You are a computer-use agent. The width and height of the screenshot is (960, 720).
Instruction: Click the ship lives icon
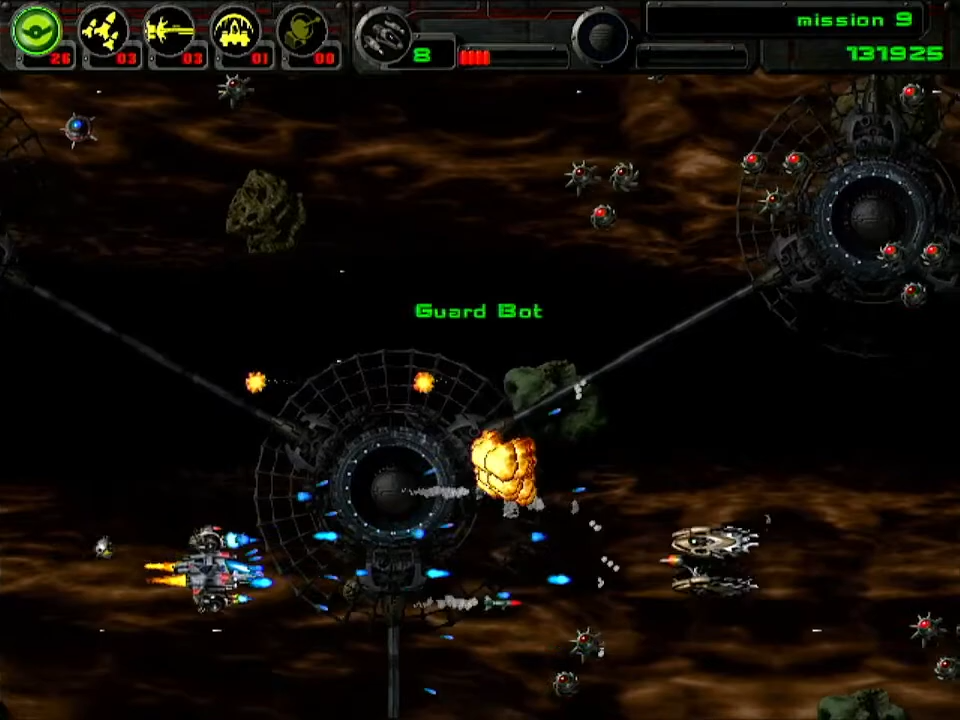[384, 35]
